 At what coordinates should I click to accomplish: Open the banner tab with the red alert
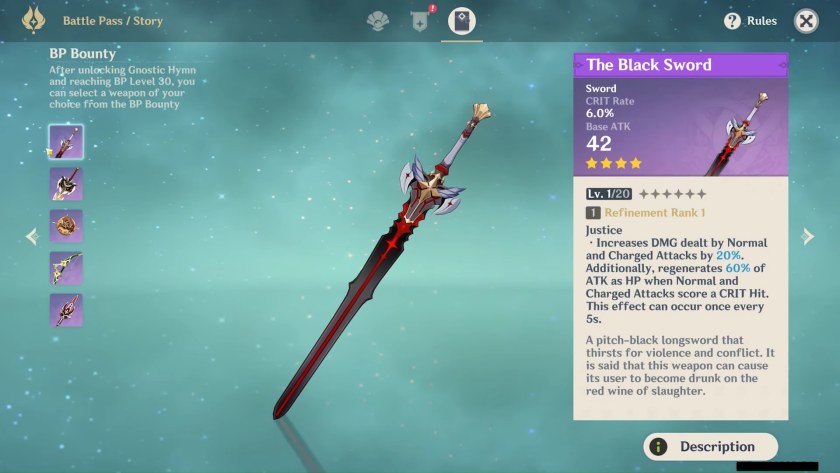click(x=420, y=20)
